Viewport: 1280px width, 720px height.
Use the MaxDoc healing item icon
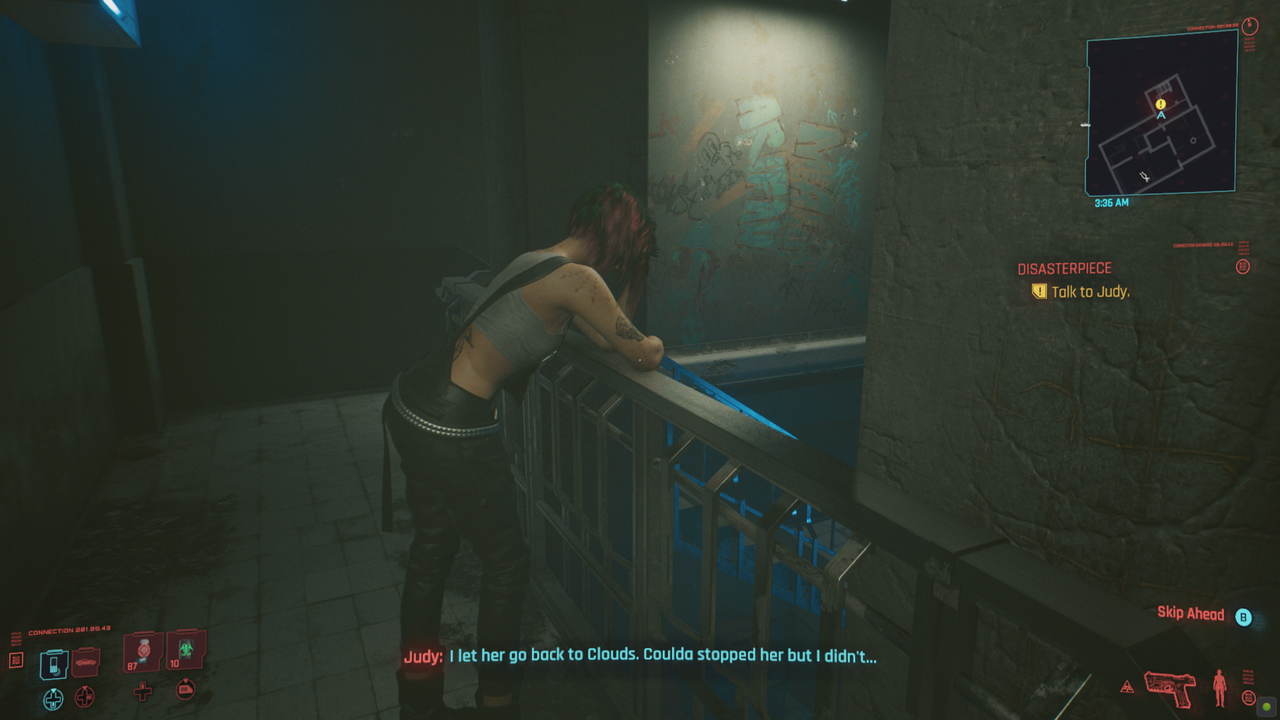click(x=142, y=651)
